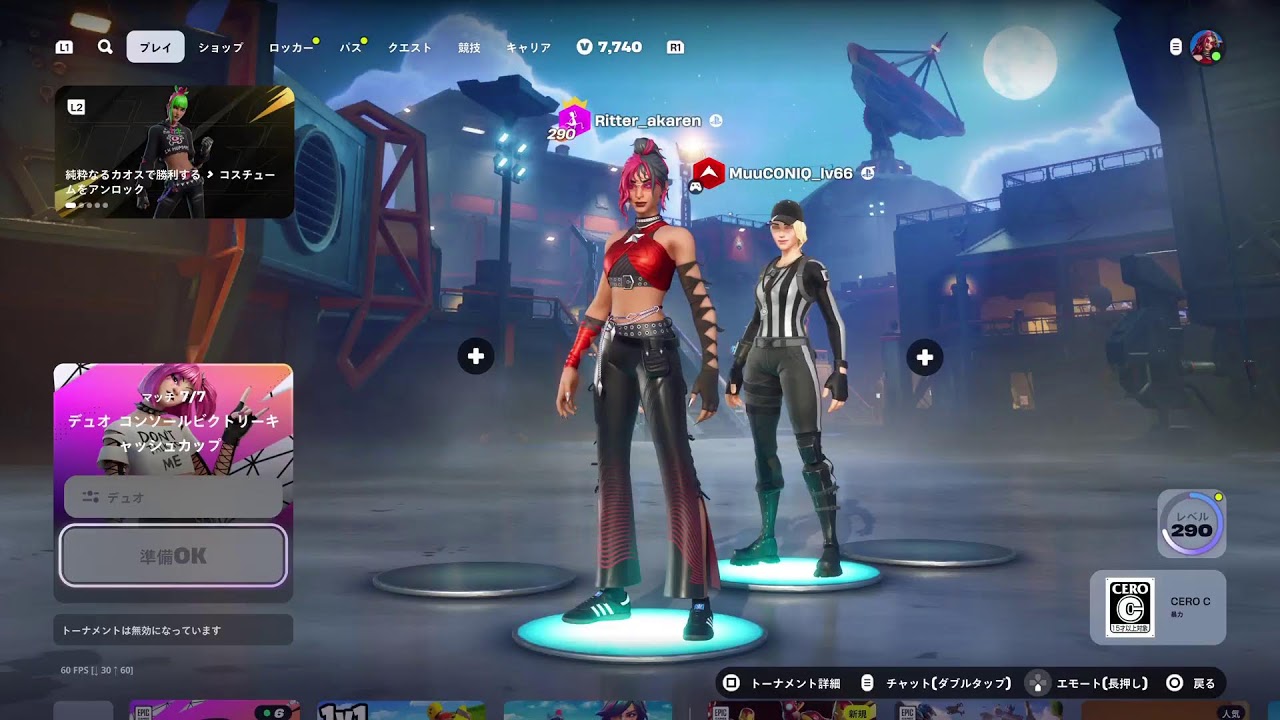The image size is (1280, 720).
Task: Click the 準備OK ready button
Action: pos(173,555)
